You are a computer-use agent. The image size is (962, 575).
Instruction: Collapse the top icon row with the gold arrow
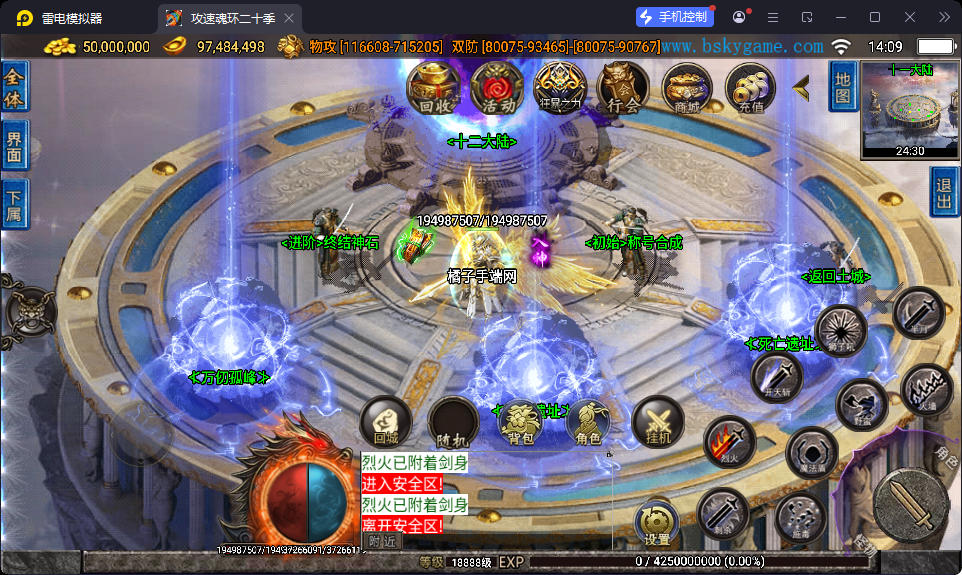click(801, 88)
